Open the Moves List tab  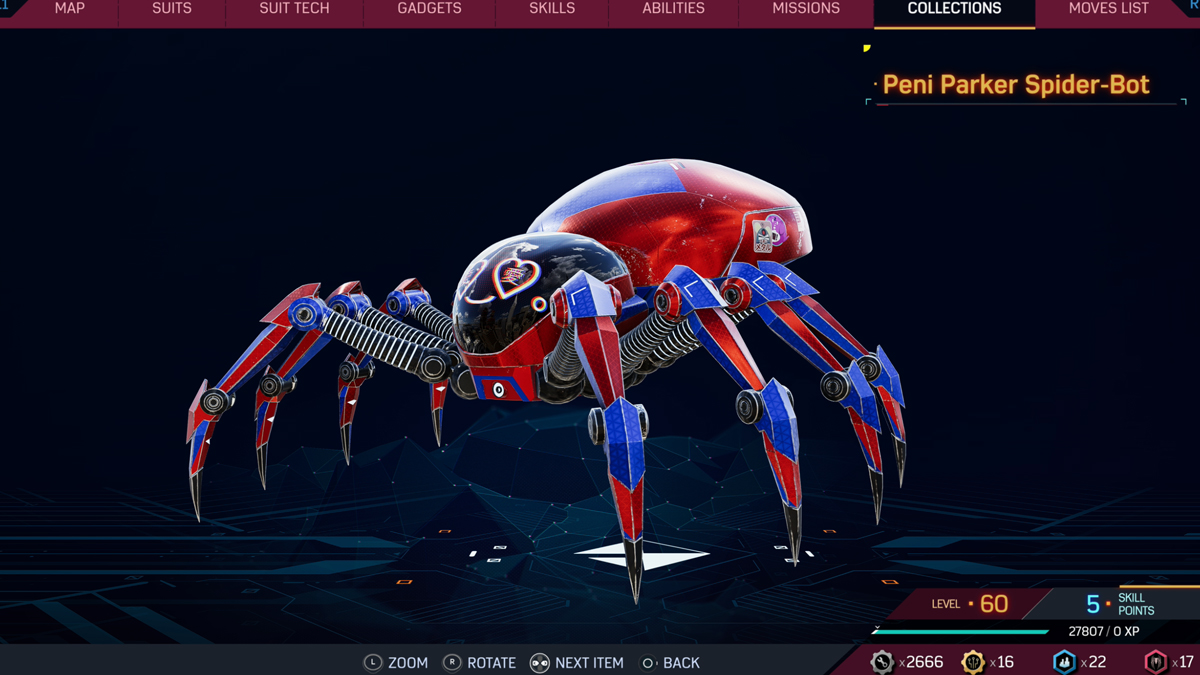1108,9
